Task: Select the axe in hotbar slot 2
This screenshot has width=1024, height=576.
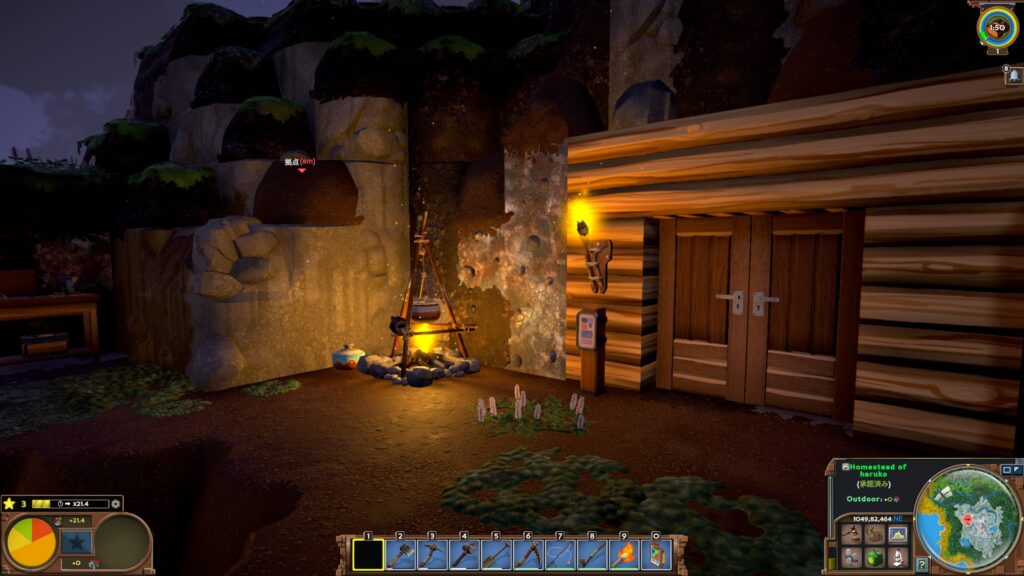Action: click(x=400, y=554)
